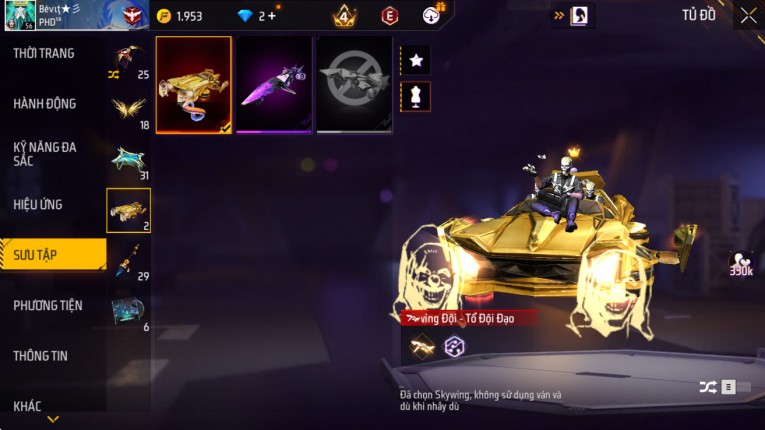The height and width of the screenshot is (430, 765).
Task: Select the golden Skywing item tile
Action: 194,85
